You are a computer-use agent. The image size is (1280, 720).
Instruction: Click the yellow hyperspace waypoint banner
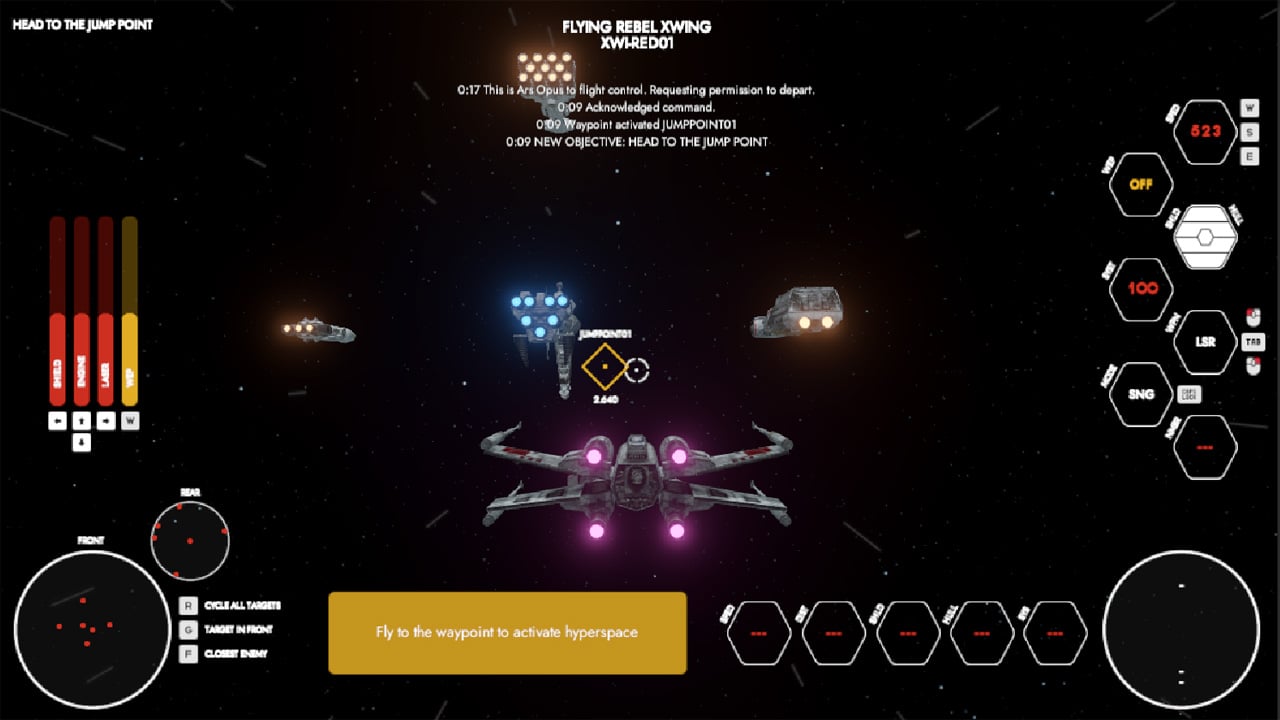point(507,632)
